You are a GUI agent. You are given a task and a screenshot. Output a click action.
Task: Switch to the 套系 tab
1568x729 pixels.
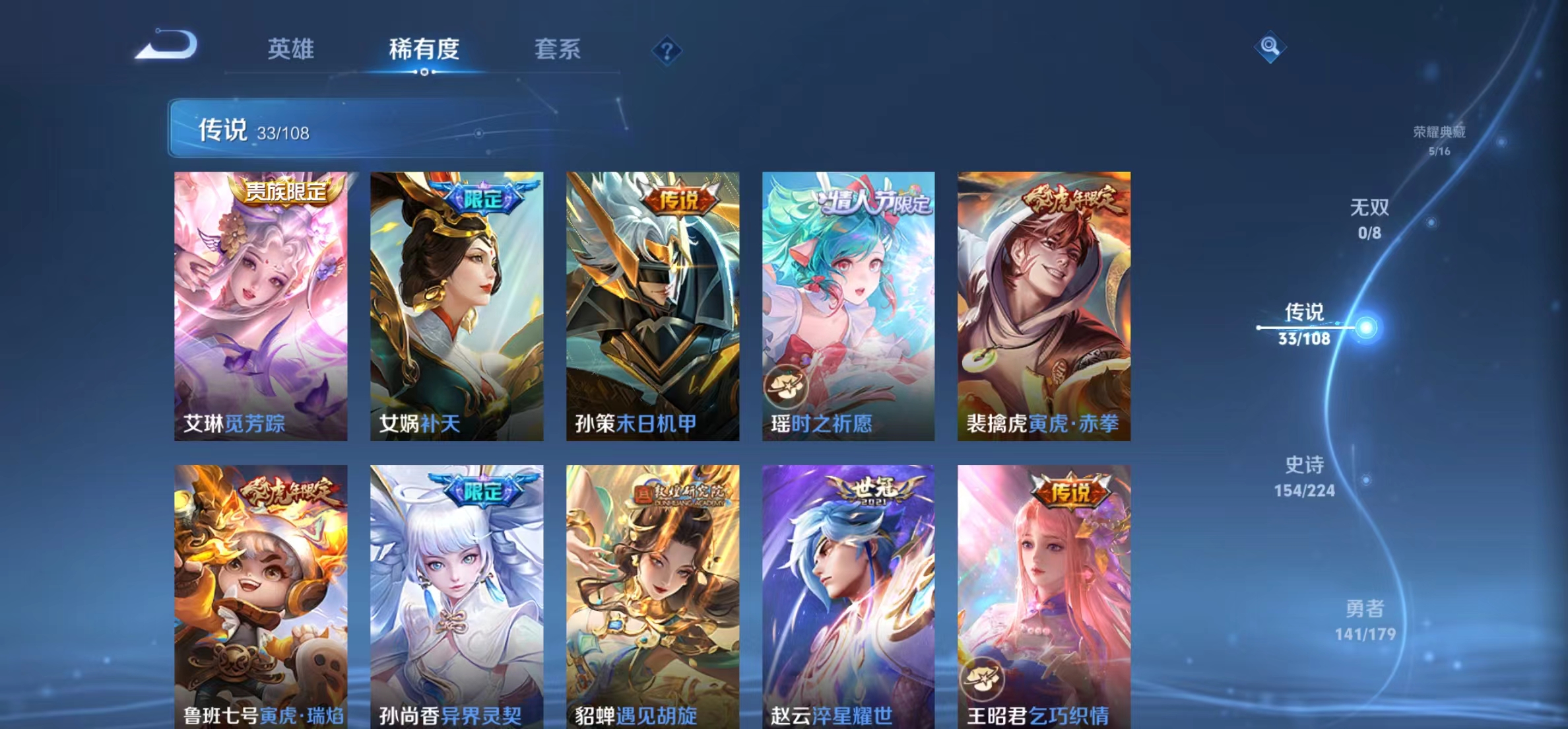point(558,49)
